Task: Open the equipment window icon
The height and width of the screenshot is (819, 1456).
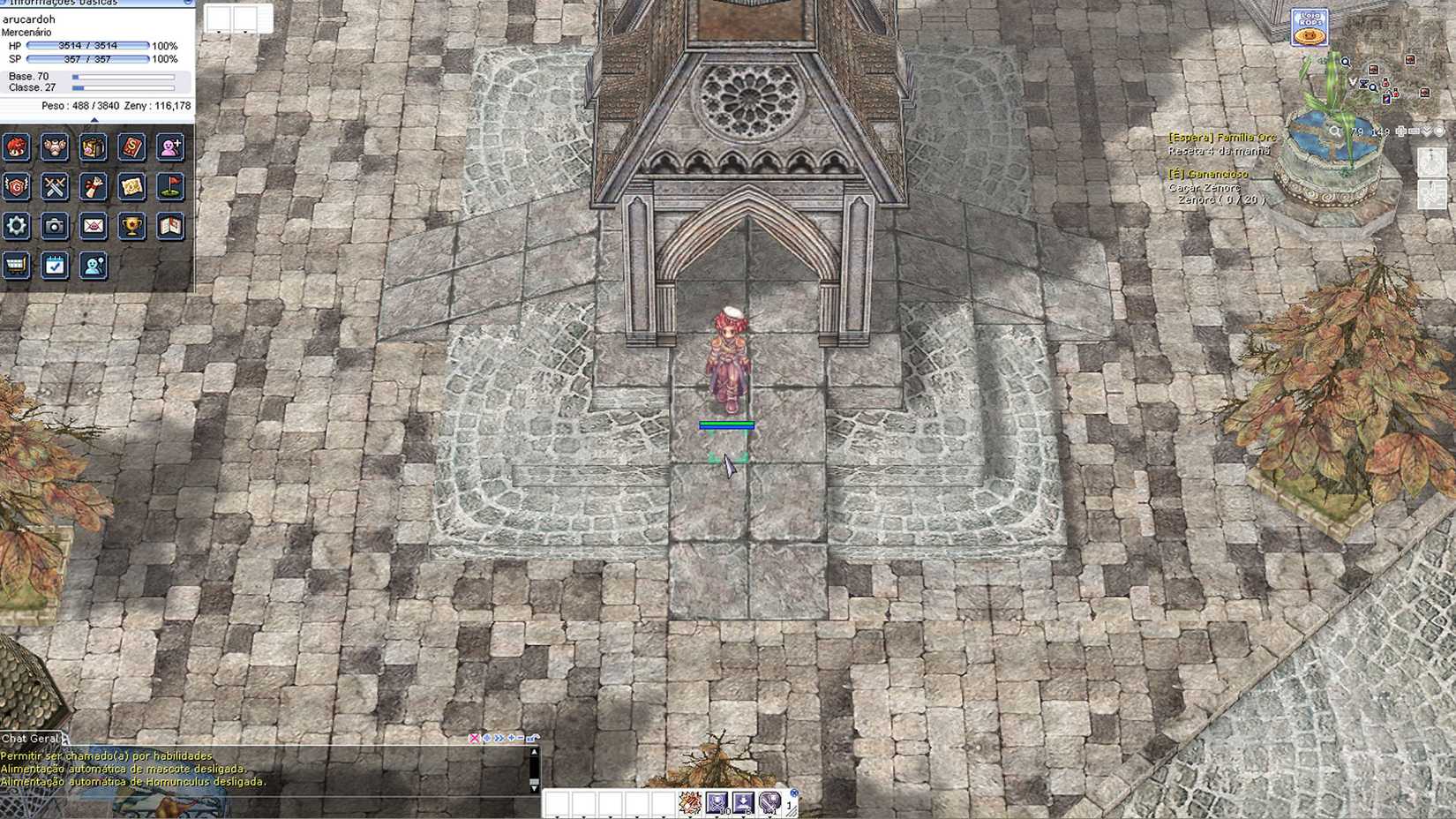Action: click(x=55, y=149)
